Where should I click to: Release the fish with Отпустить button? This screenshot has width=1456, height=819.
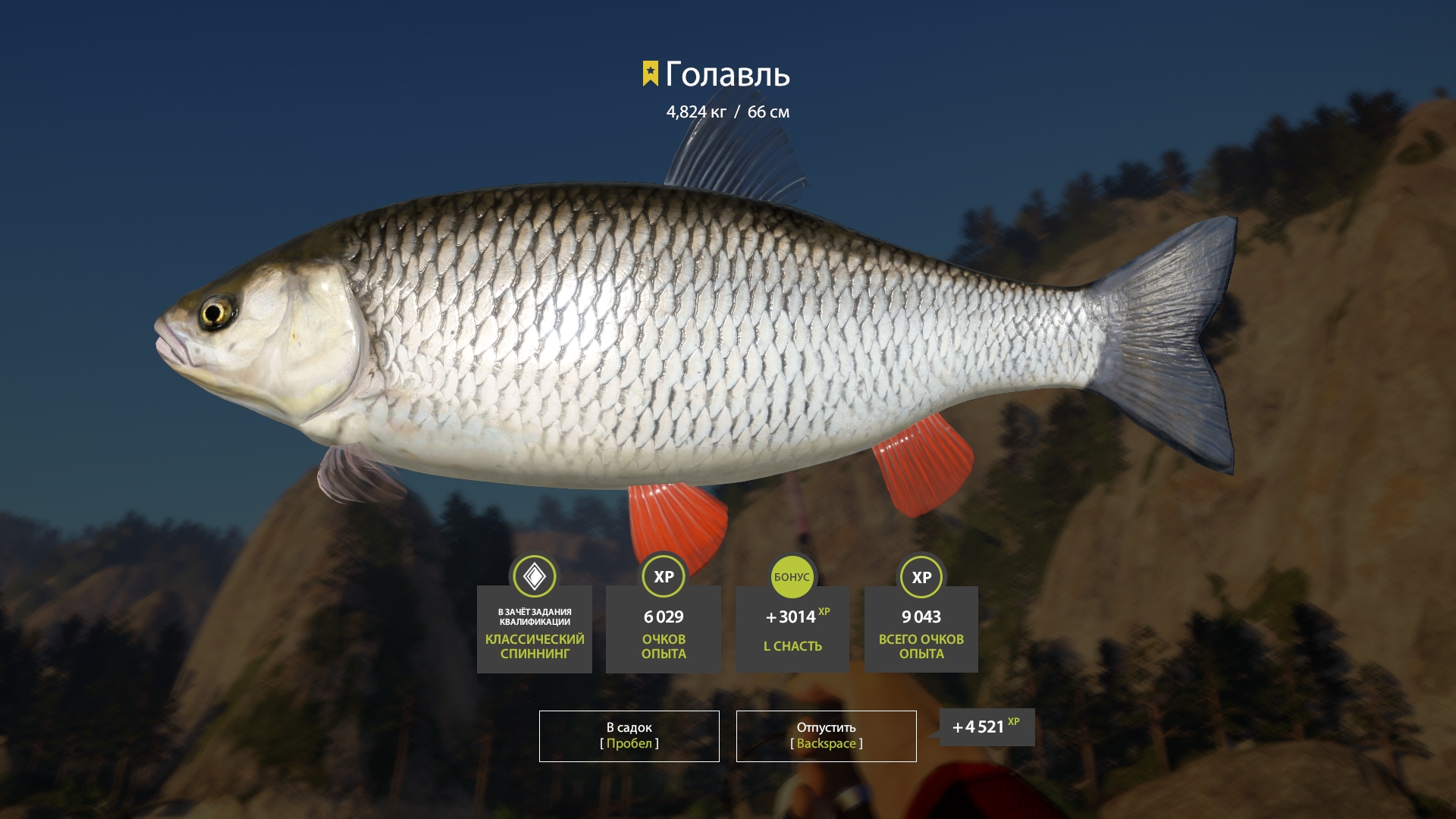(x=826, y=736)
